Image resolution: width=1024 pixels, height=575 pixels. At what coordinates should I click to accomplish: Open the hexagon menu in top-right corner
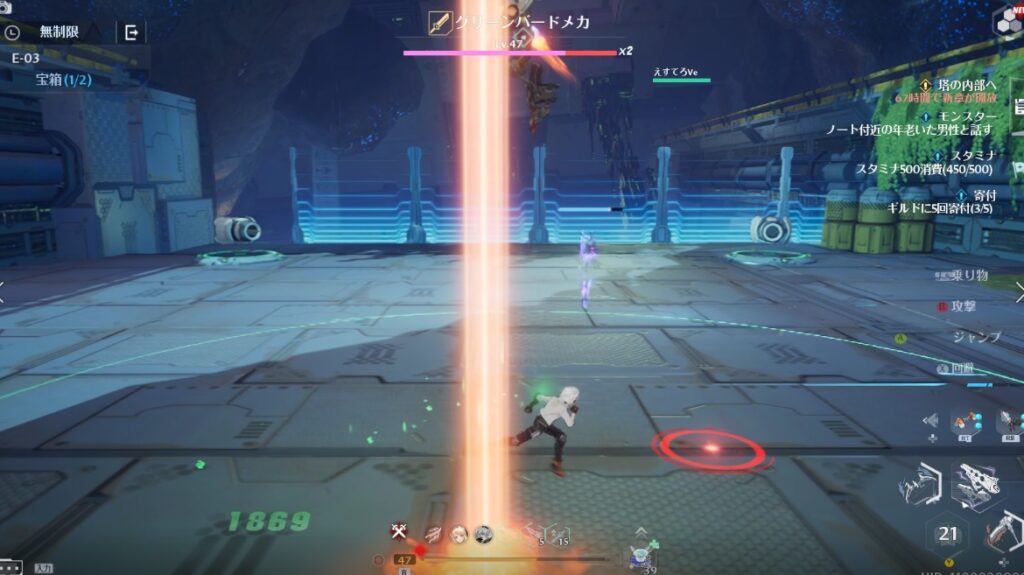(1008, 20)
